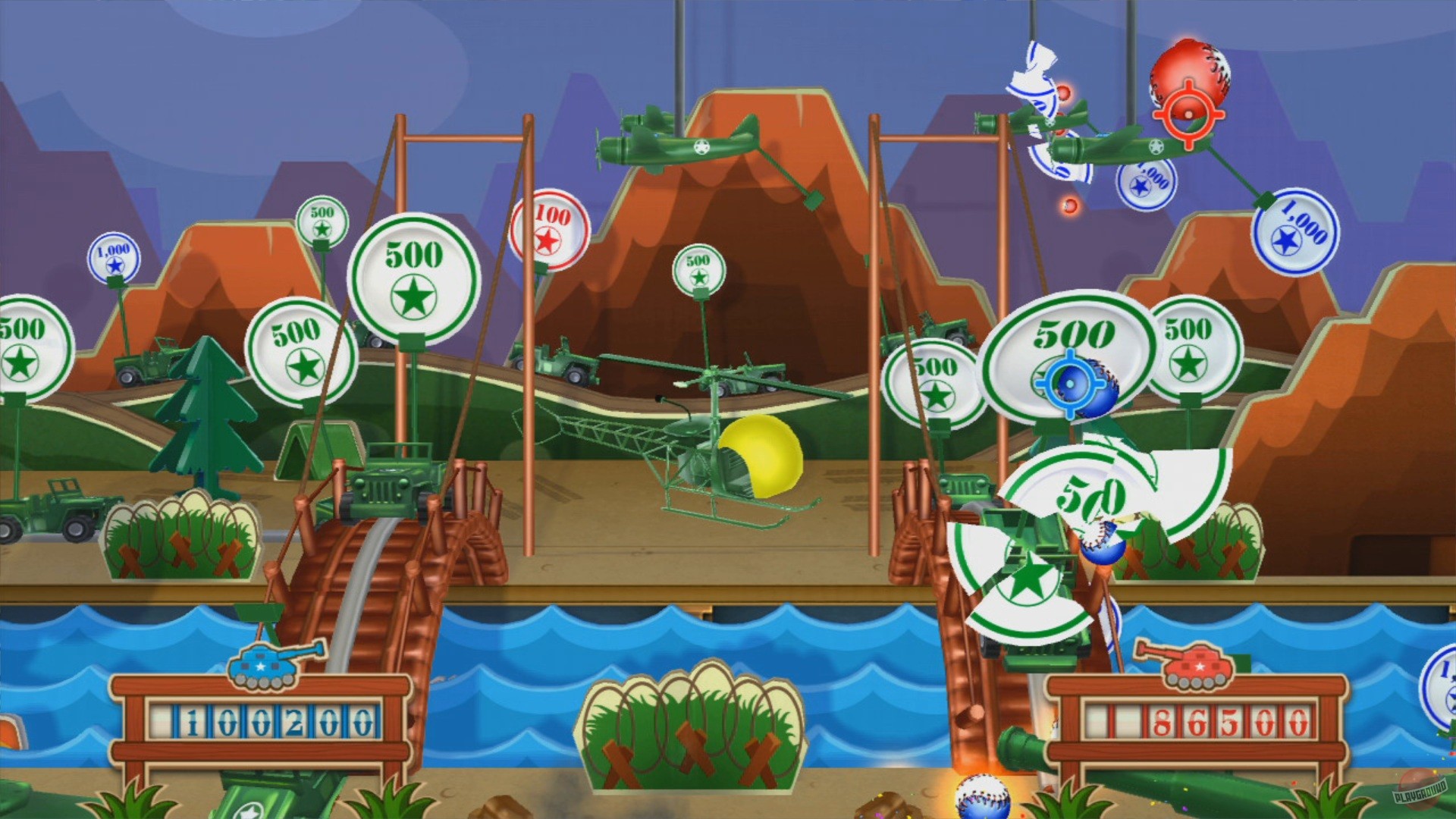Viewport: 1456px width, 819px height.
Task: Click the blue 1,000 target on the far left
Action: [x=115, y=257]
